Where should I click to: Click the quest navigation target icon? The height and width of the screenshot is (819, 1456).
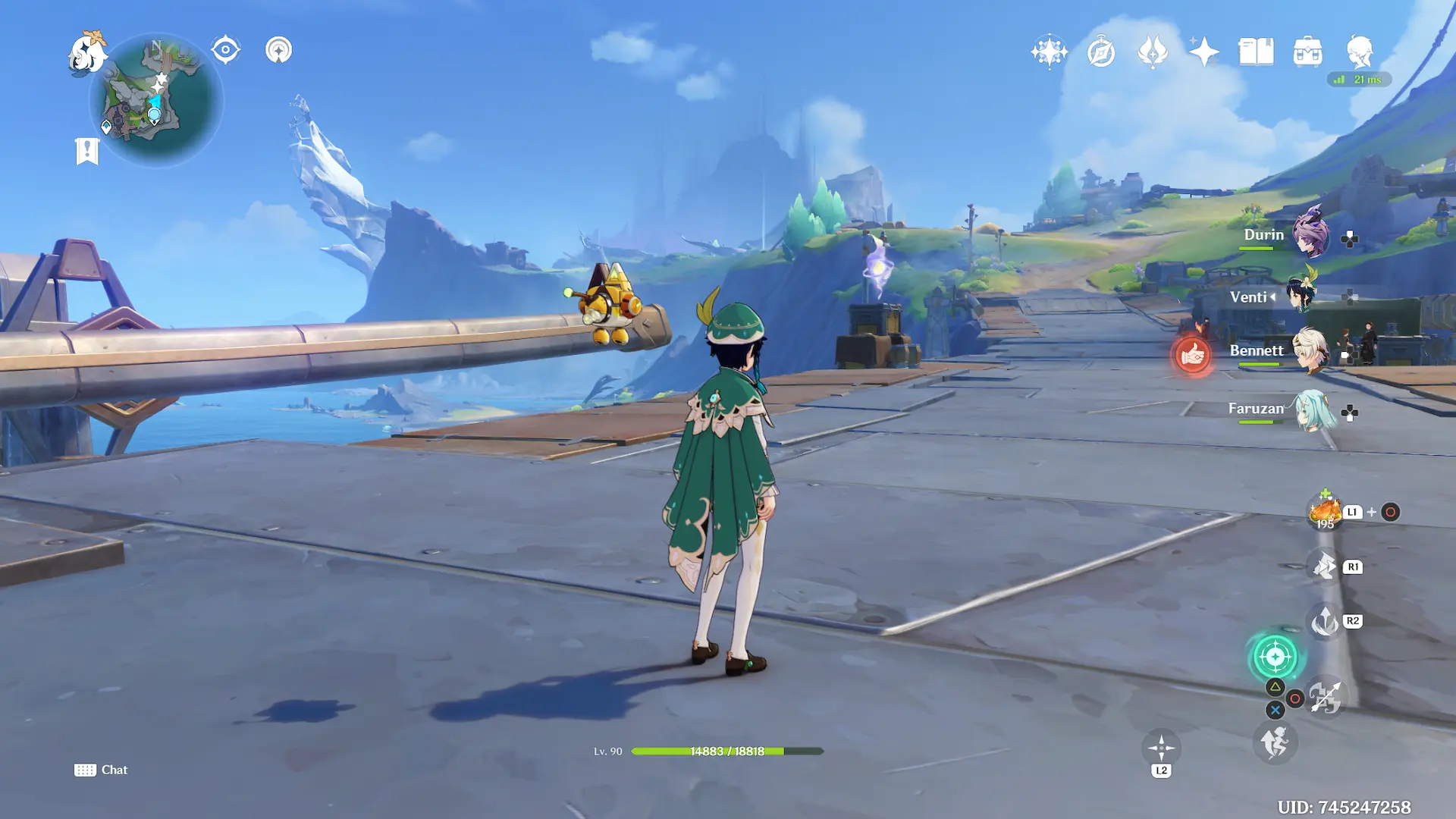pos(225,50)
